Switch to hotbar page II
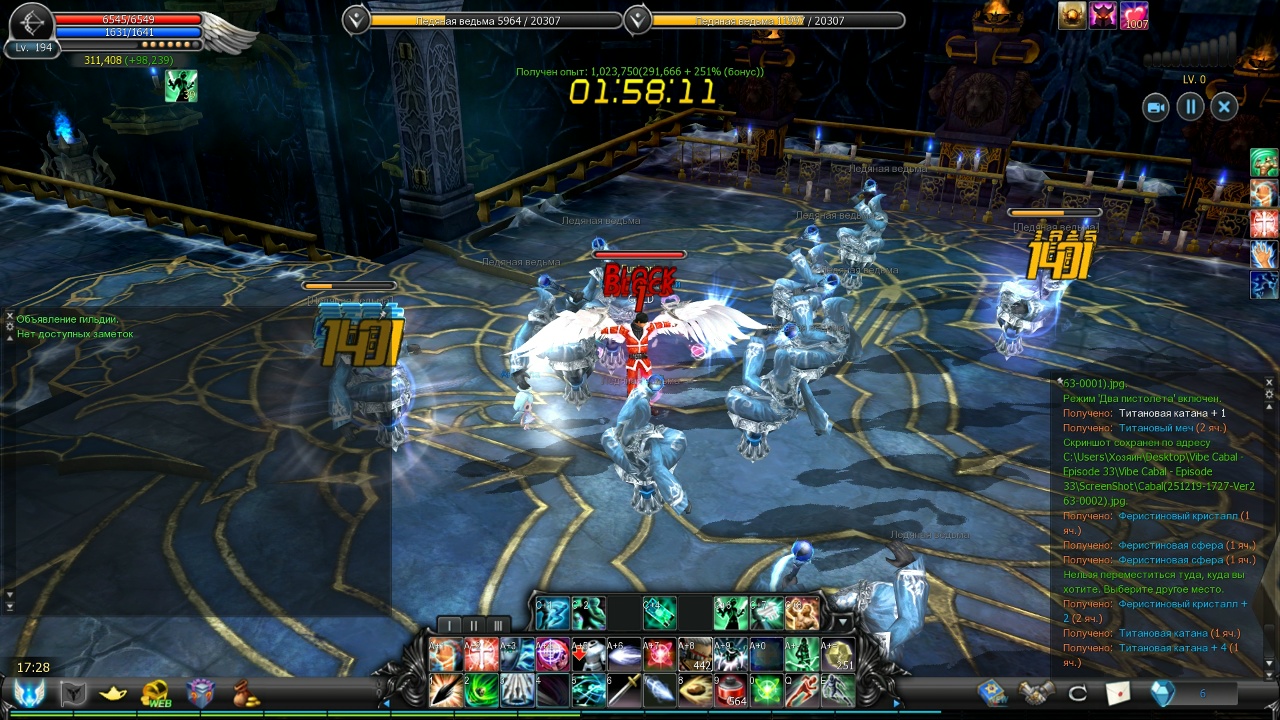The image size is (1280, 720). point(474,626)
